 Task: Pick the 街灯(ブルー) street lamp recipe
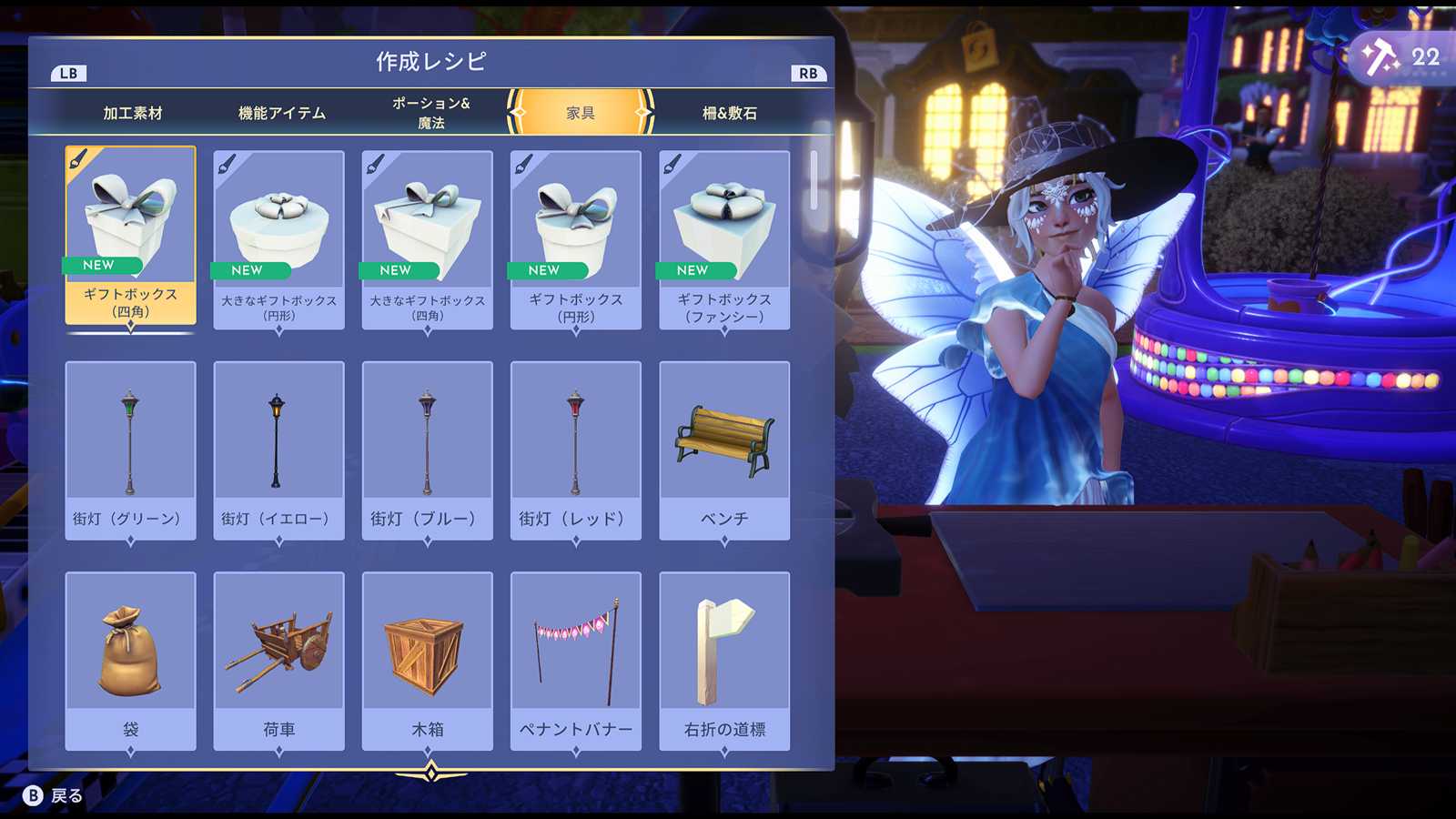pos(428,450)
